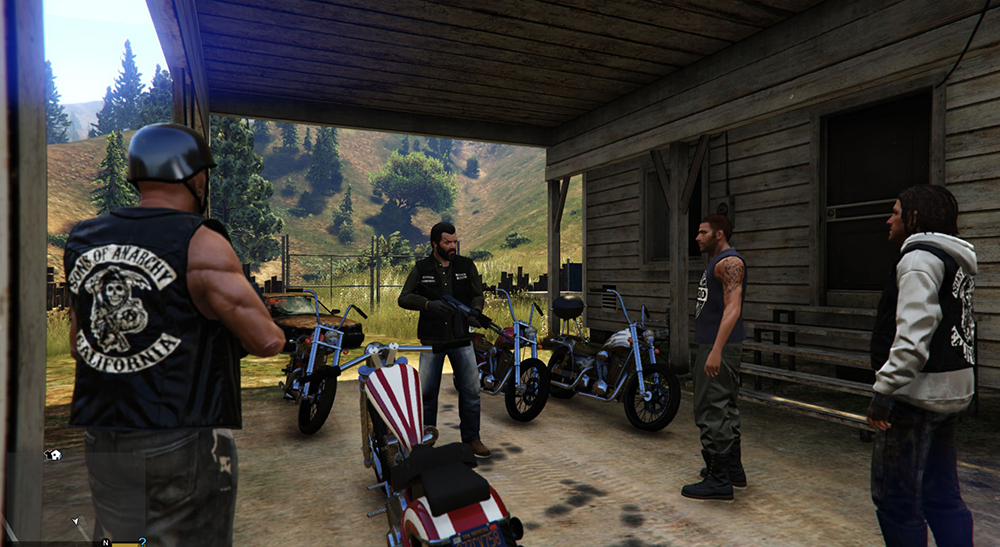Image resolution: width=1000 pixels, height=547 pixels.
Task: Click the north N compass marker
Action: (105, 542)
